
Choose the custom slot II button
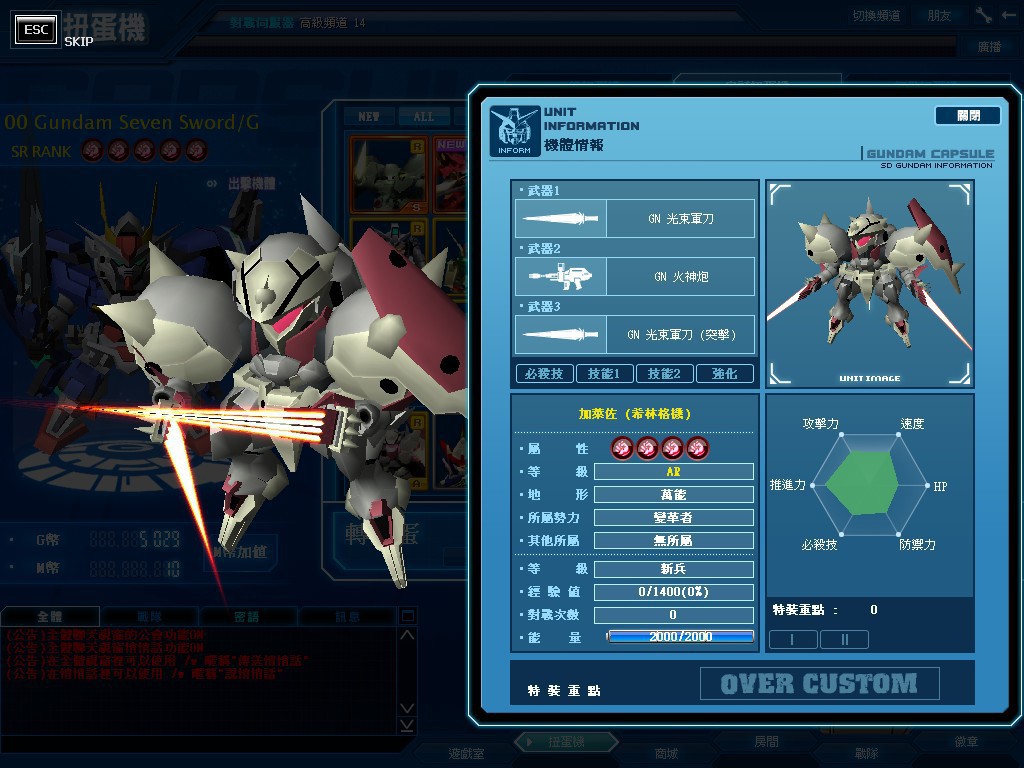843,639
